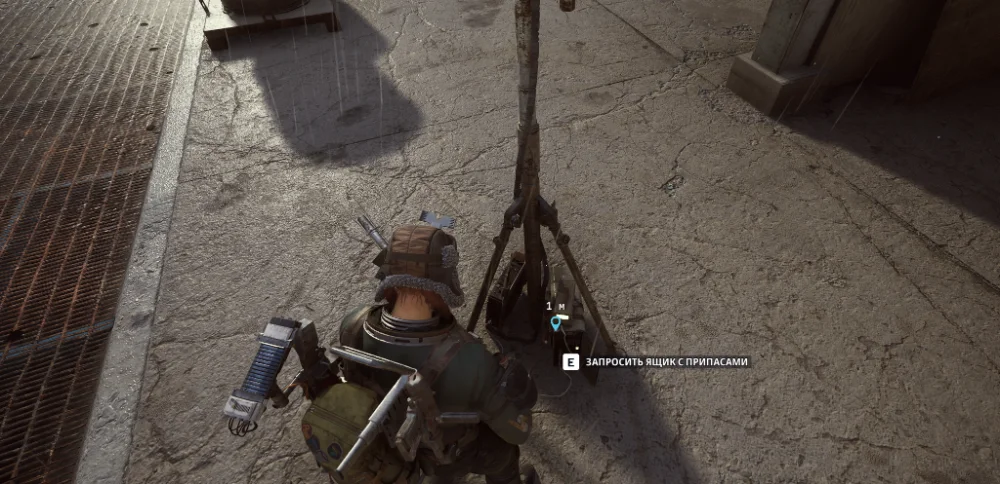Select the teal interaction waypoint marker

556,323
